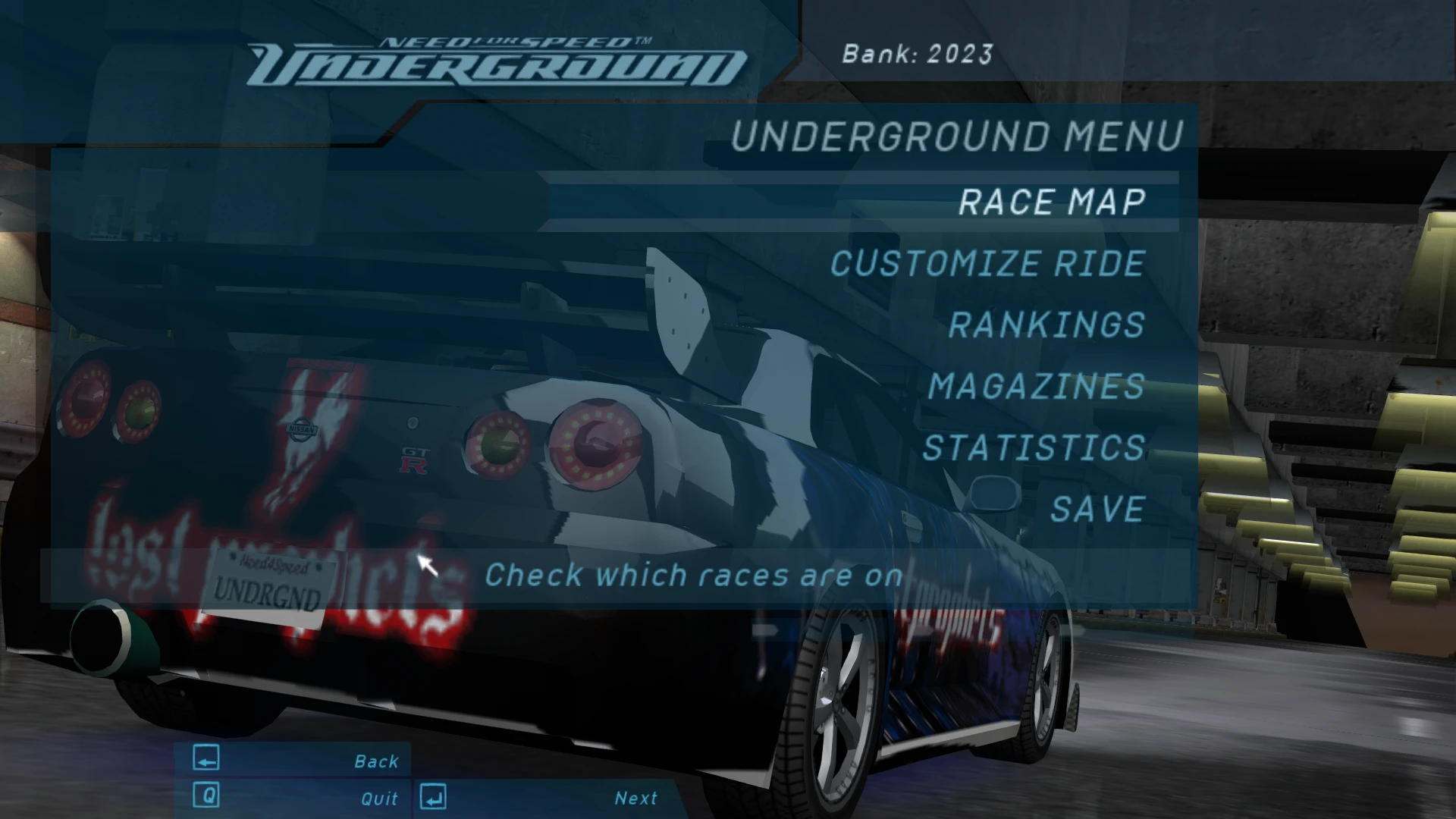Image resolution: width=1456 pixels, height=819 pixels.
Task: Click the left-arrow key icon beside Back
Action: 205,759
